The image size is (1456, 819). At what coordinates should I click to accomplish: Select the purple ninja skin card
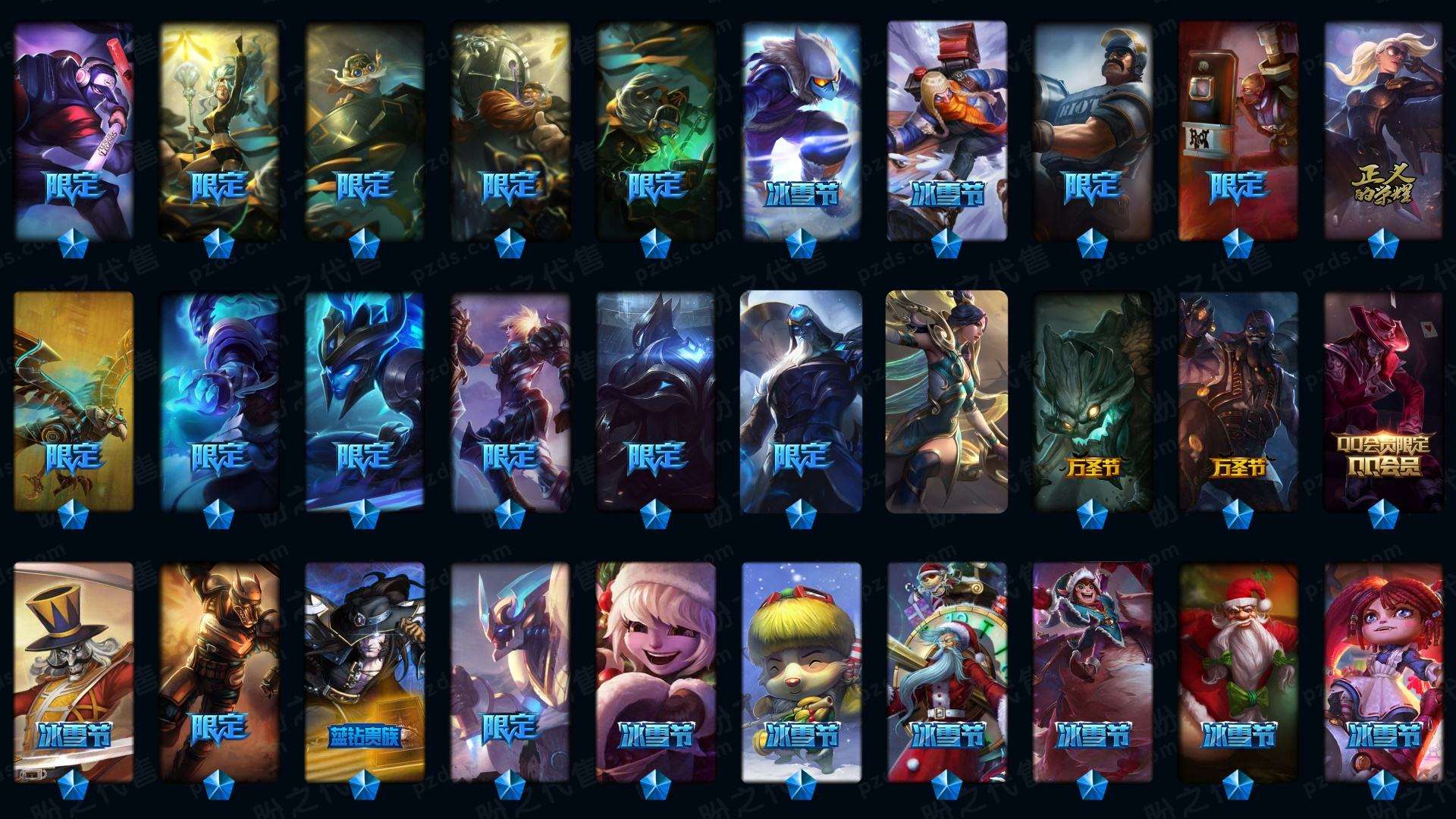(74, 129)
